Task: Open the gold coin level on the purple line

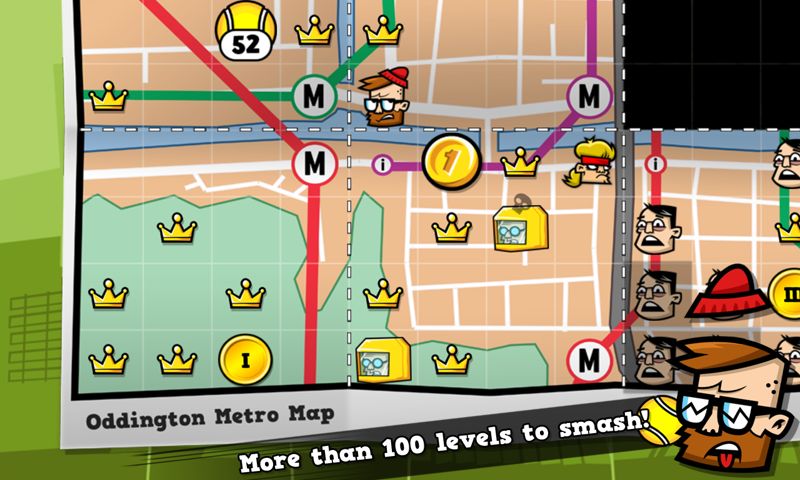Action: (446, 159)
